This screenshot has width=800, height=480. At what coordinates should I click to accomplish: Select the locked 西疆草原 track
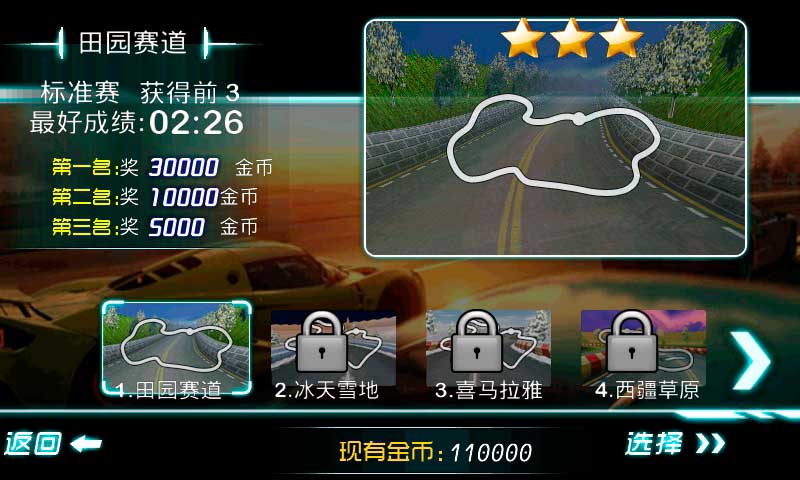pyautogui.click(x=643, y=352)
